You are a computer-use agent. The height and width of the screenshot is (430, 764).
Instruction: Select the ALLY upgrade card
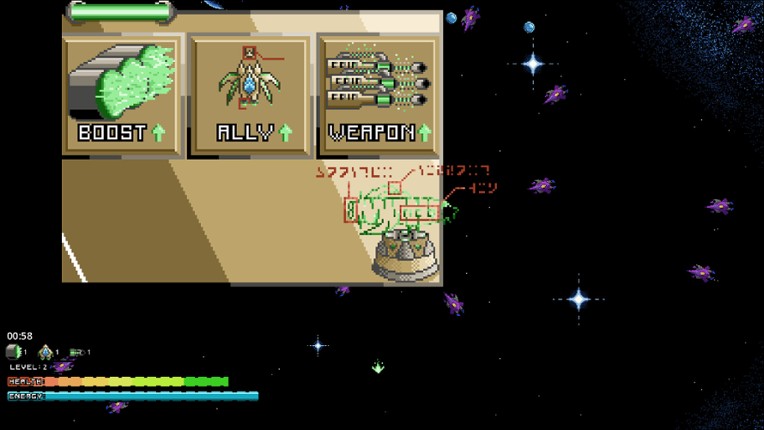click(251, 96)
